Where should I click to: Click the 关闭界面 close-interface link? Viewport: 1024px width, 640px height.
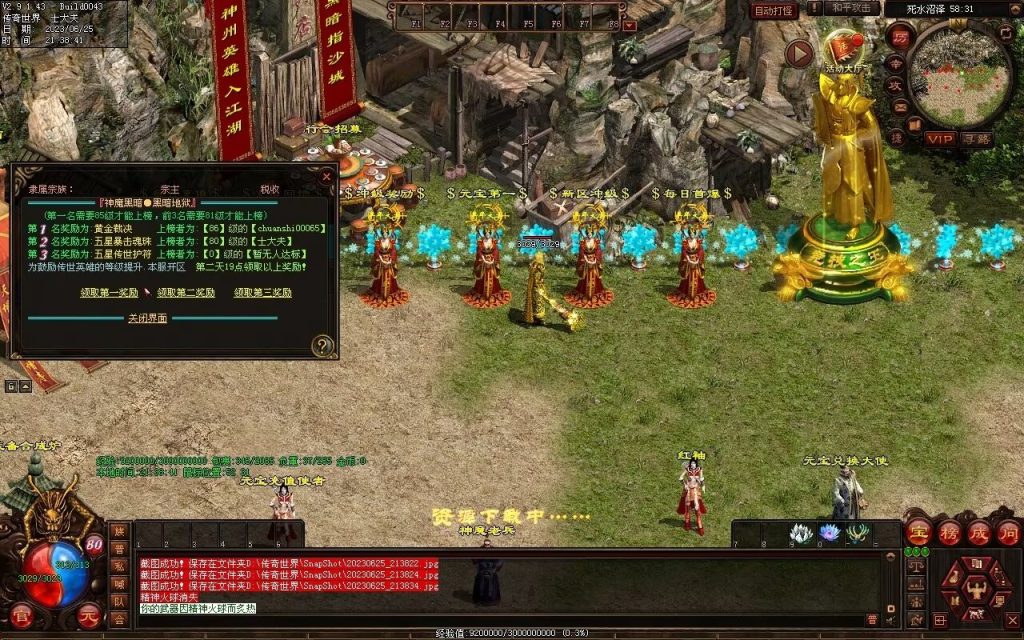[x=147, y=318]
